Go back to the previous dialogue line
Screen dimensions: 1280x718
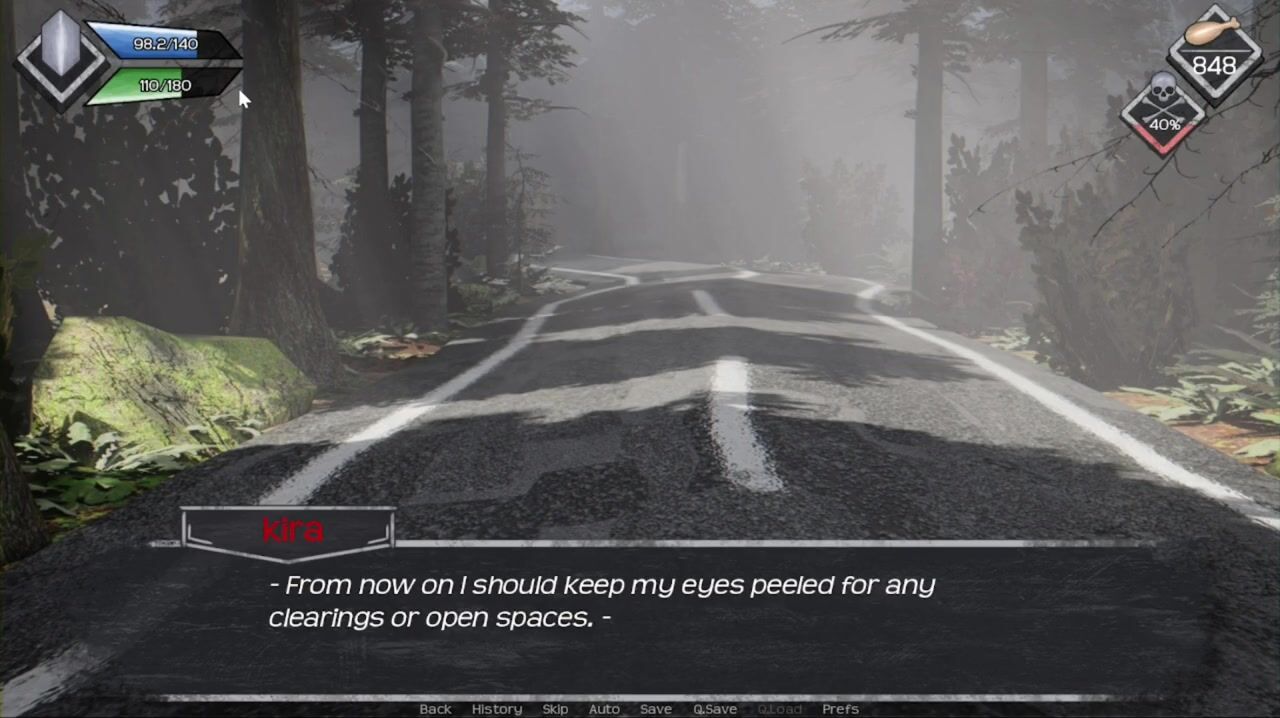(435, 709)
